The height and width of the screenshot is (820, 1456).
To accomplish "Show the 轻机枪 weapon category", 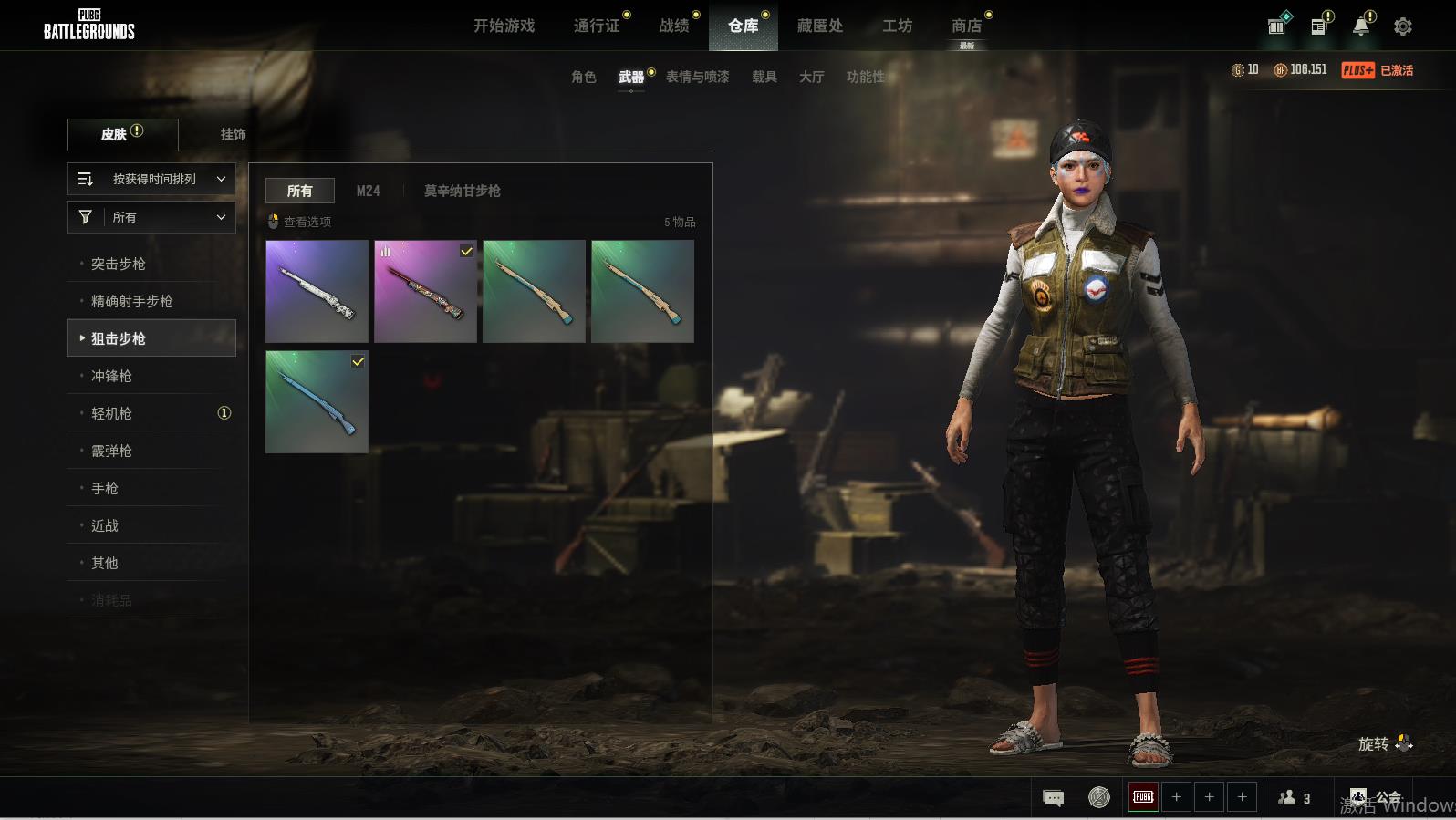I will 111,413.
